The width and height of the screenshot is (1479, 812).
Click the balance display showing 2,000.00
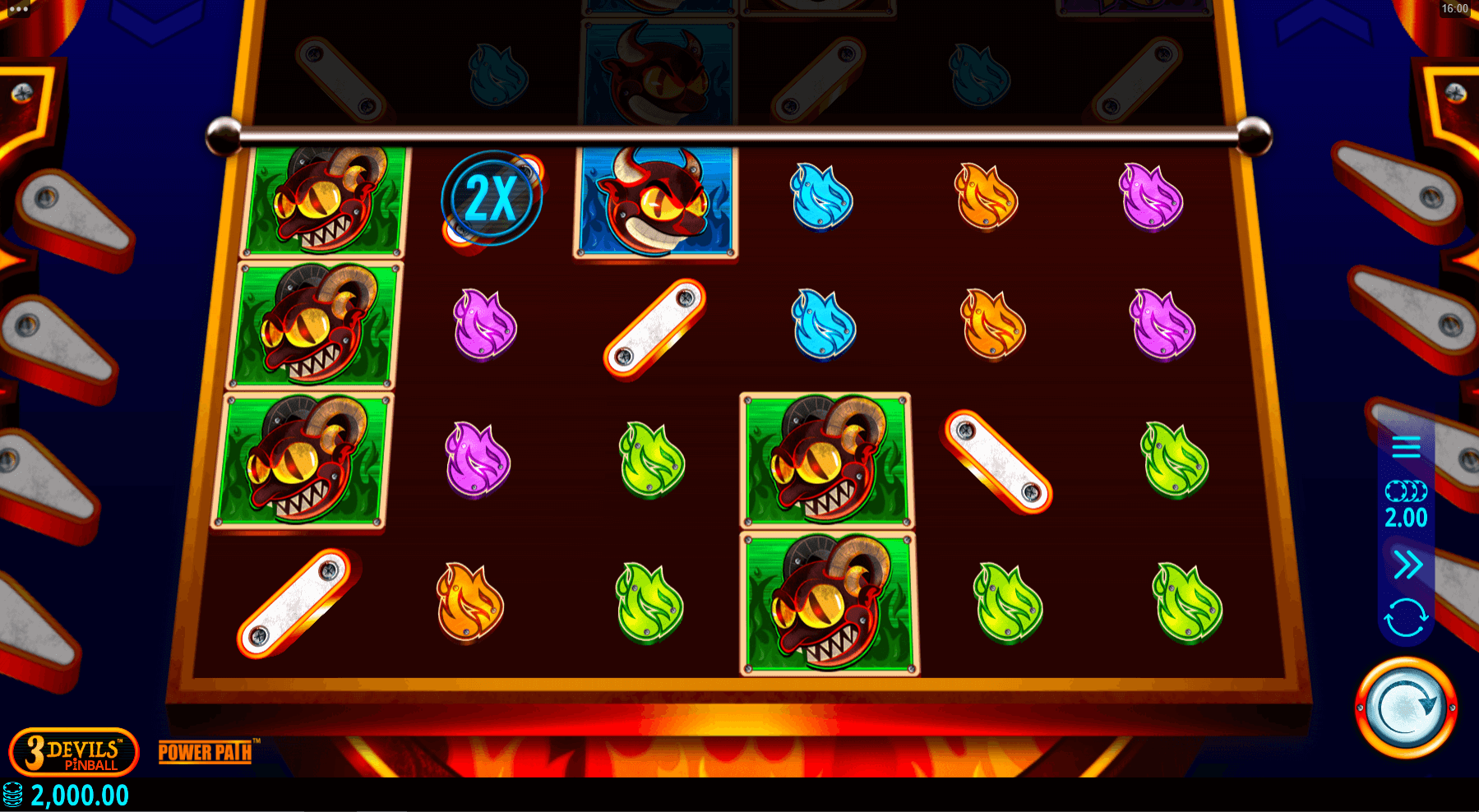pyautogui.click(x=78, y=795)
